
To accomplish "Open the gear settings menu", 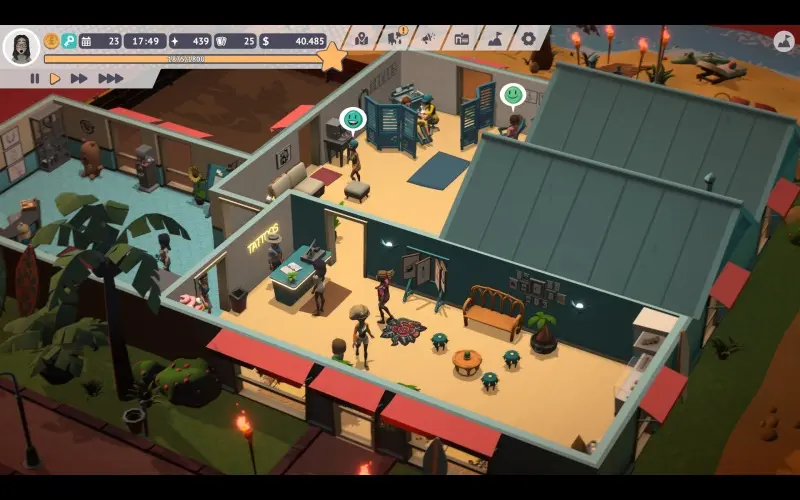I will click(x=528, y=39).
